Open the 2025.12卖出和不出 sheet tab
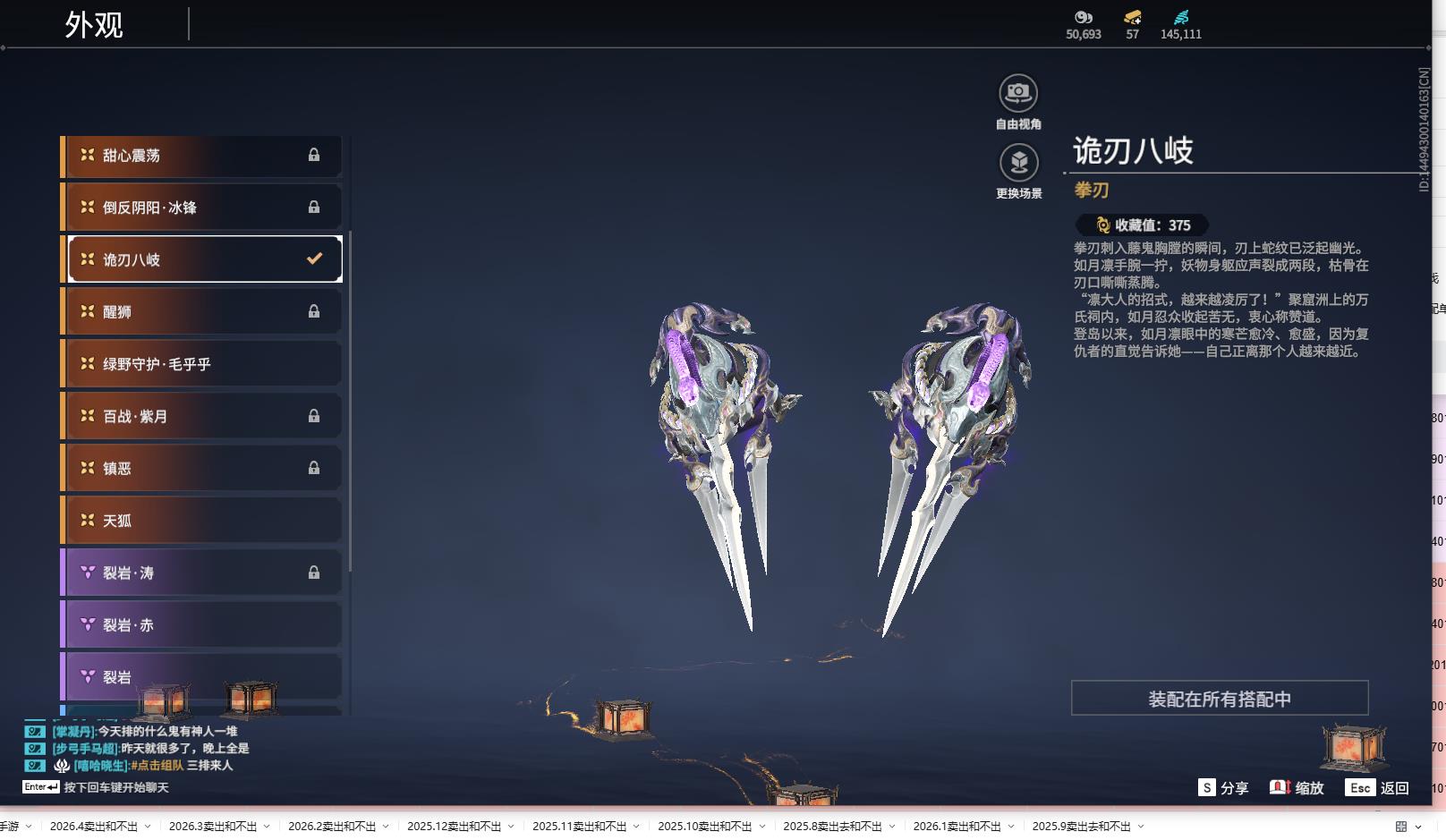Image resolution: width=1446 pixels, height=840 pixels. [x=454, y=827]
